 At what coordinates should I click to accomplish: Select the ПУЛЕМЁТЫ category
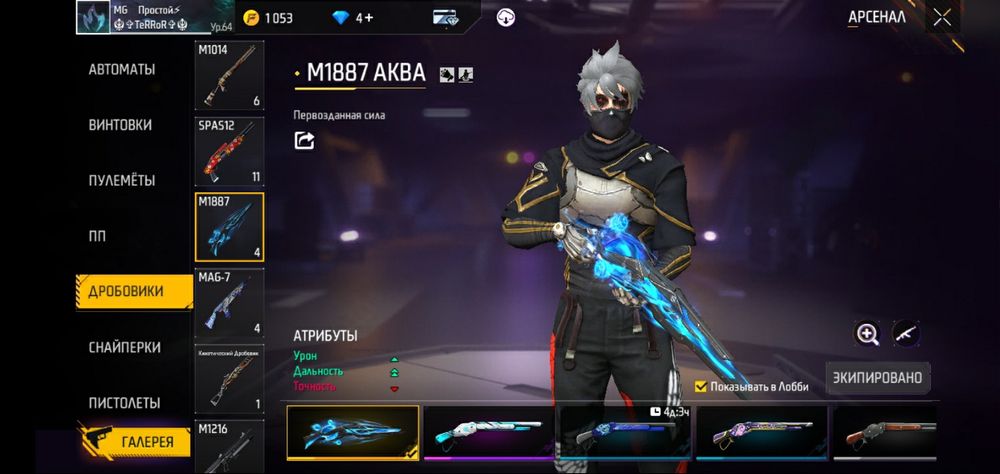click(122, 181)
